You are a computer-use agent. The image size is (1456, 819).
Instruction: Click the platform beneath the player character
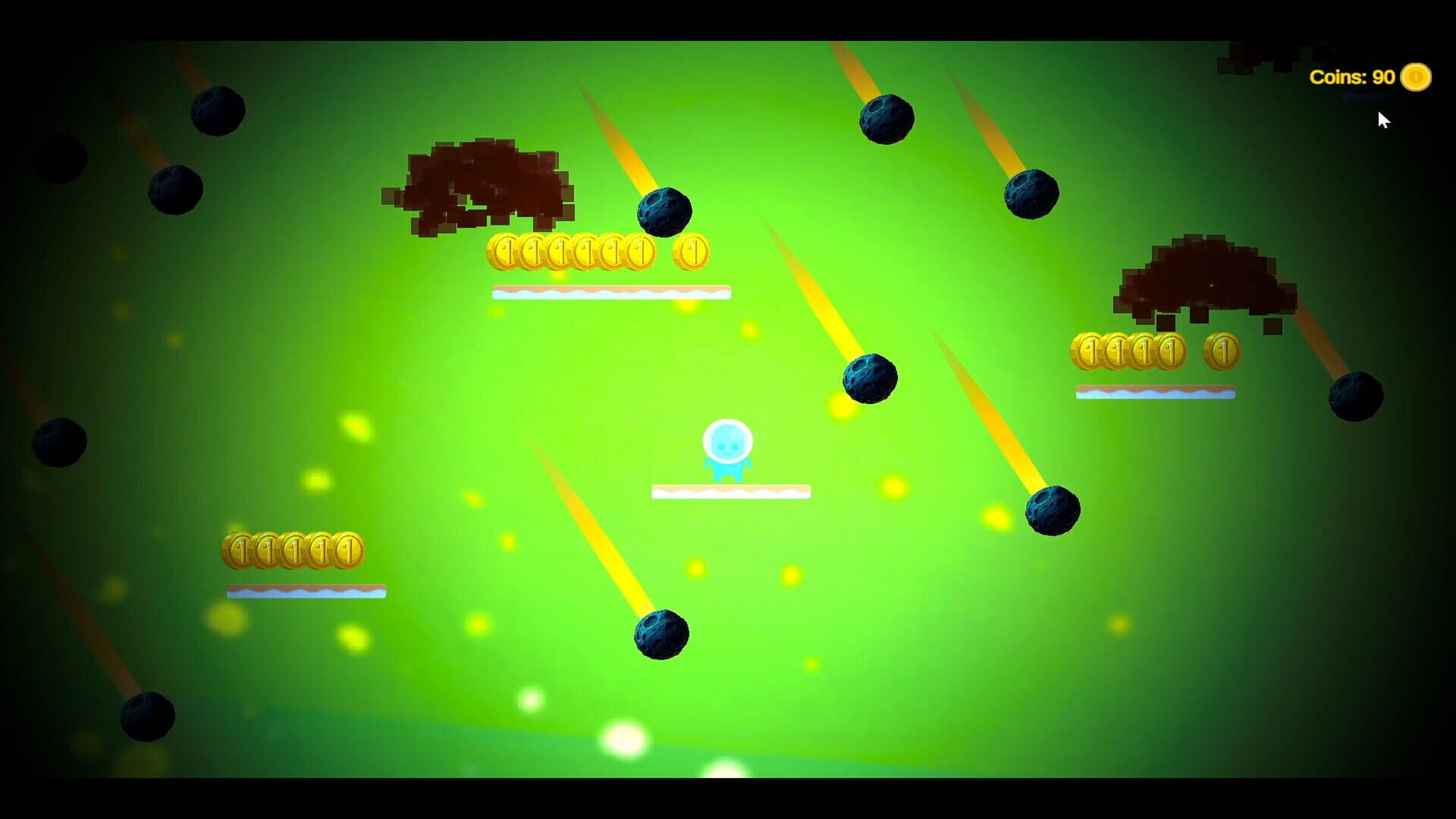click(730, 490)
